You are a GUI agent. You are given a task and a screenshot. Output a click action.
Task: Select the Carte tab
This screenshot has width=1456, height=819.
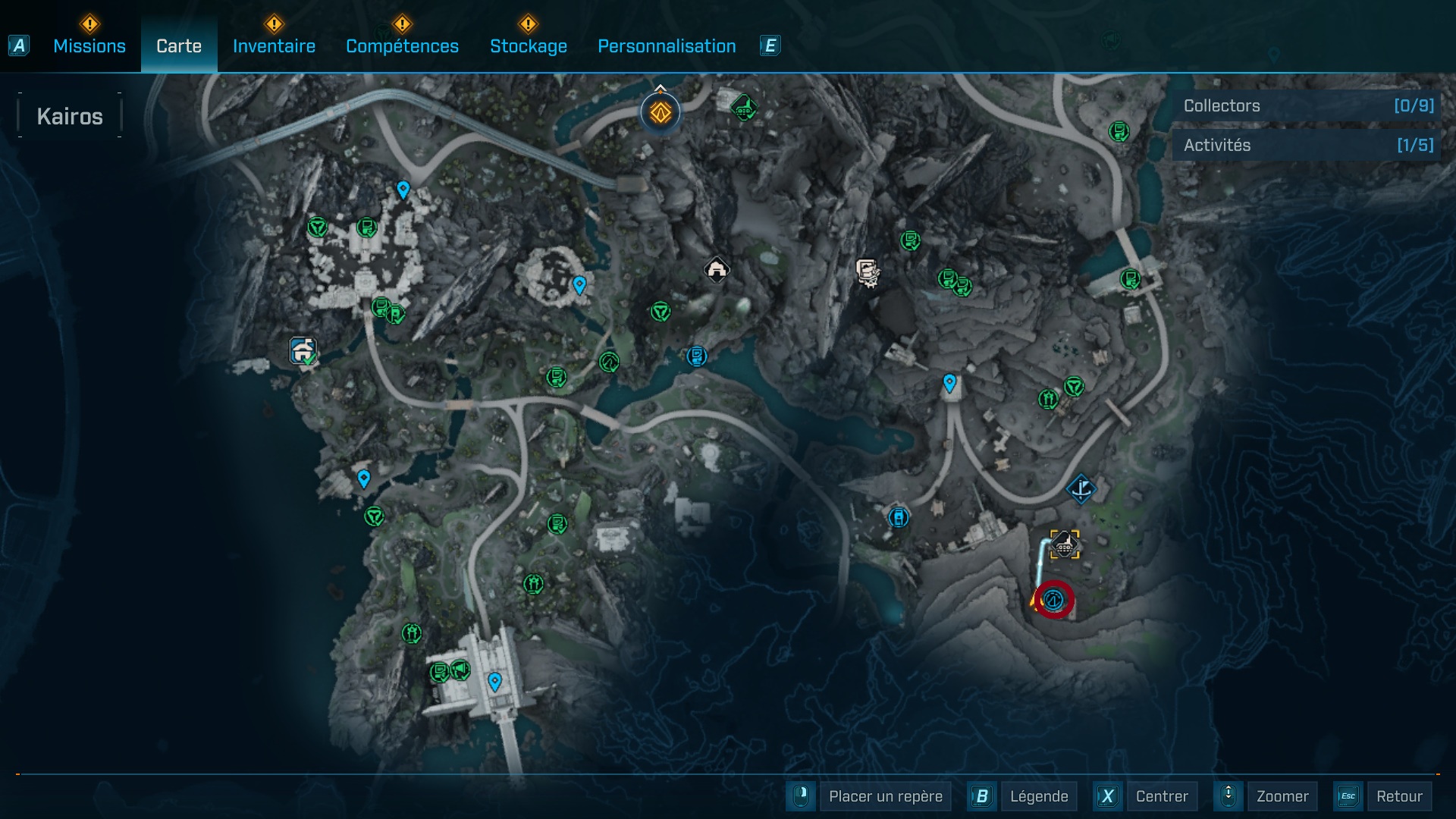coord(179,46)
